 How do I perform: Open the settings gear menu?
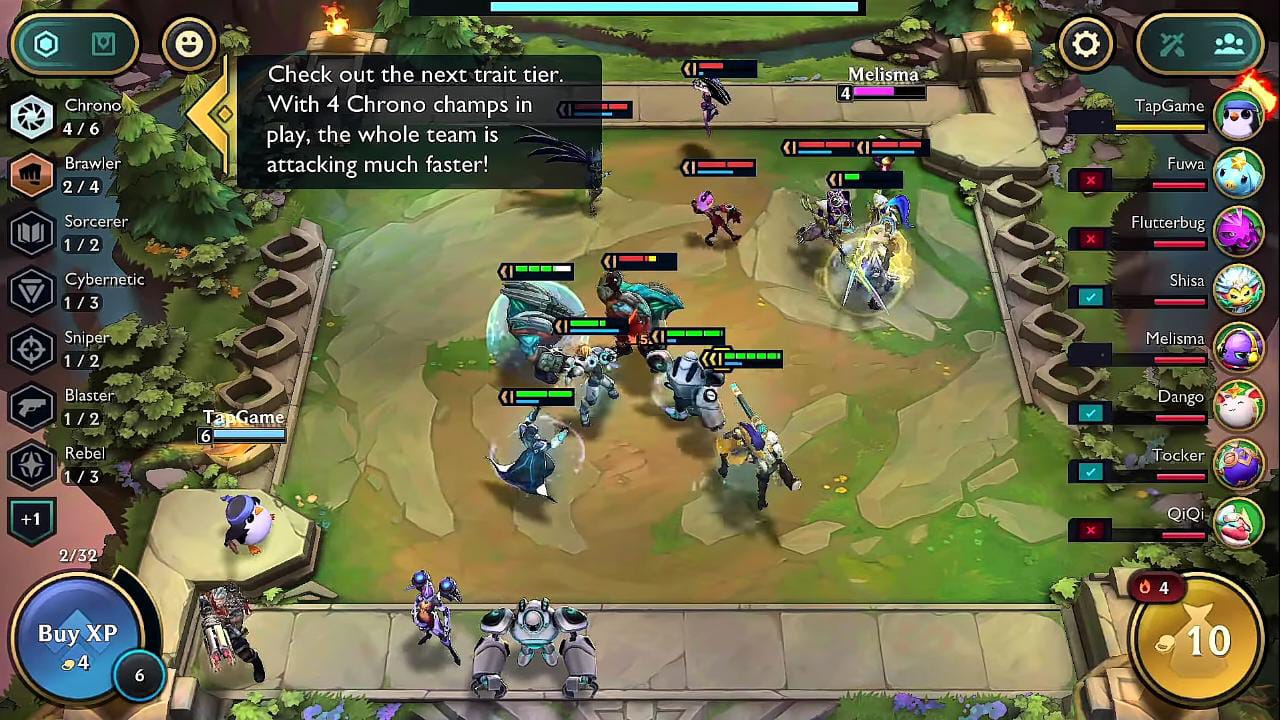pos(1085,44)
